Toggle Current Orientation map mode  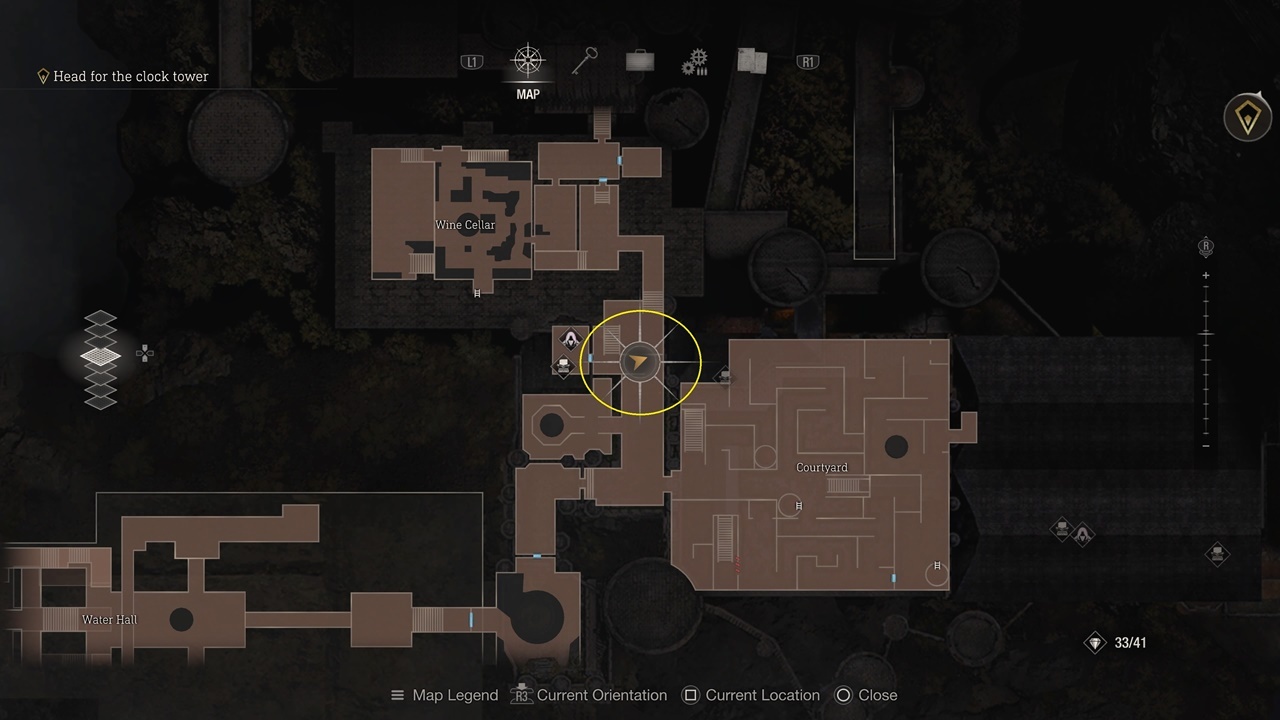coord(589,695)
